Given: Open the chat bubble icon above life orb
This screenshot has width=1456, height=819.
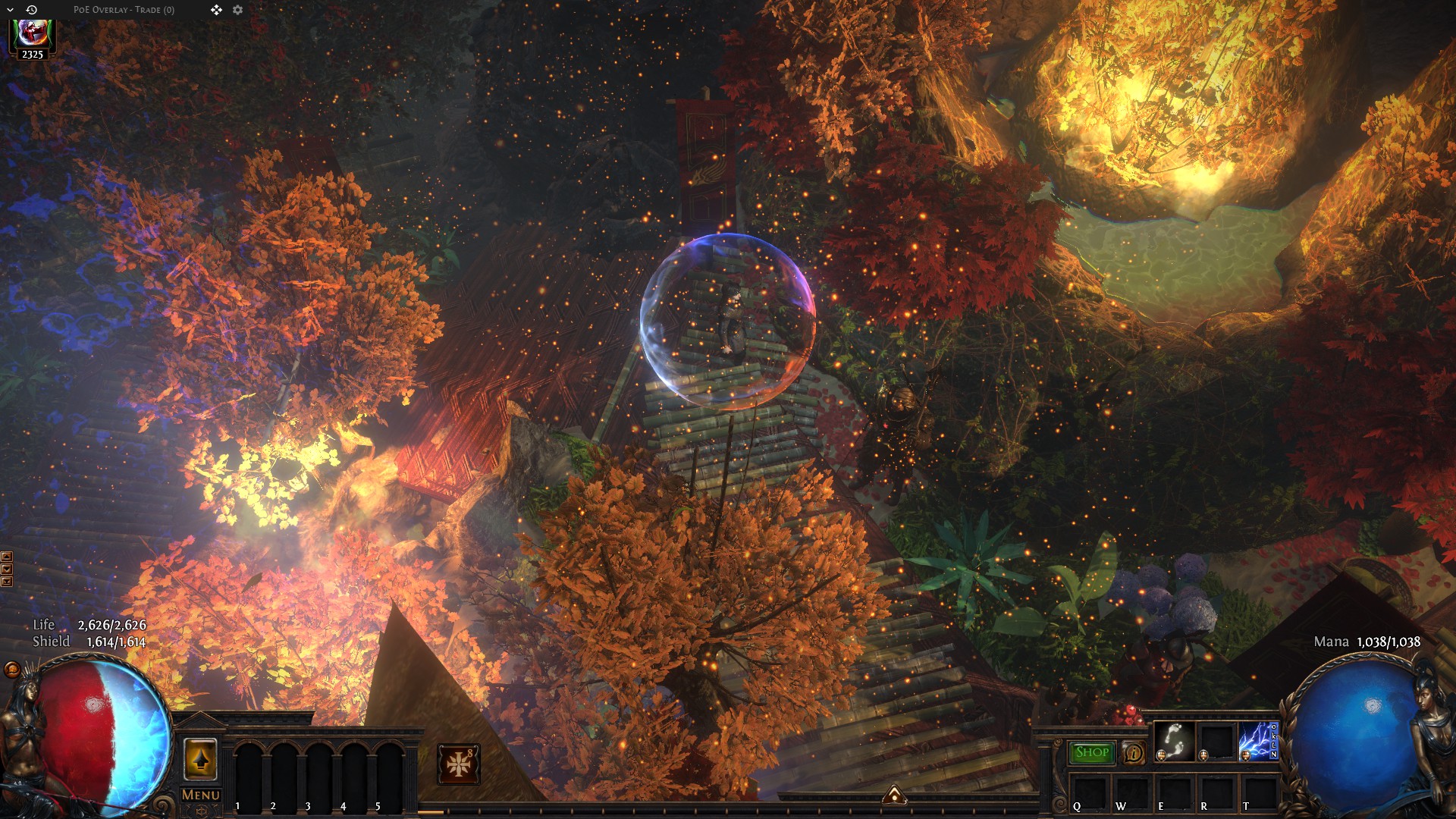Looking at the screenshot, I should point(11,669).
